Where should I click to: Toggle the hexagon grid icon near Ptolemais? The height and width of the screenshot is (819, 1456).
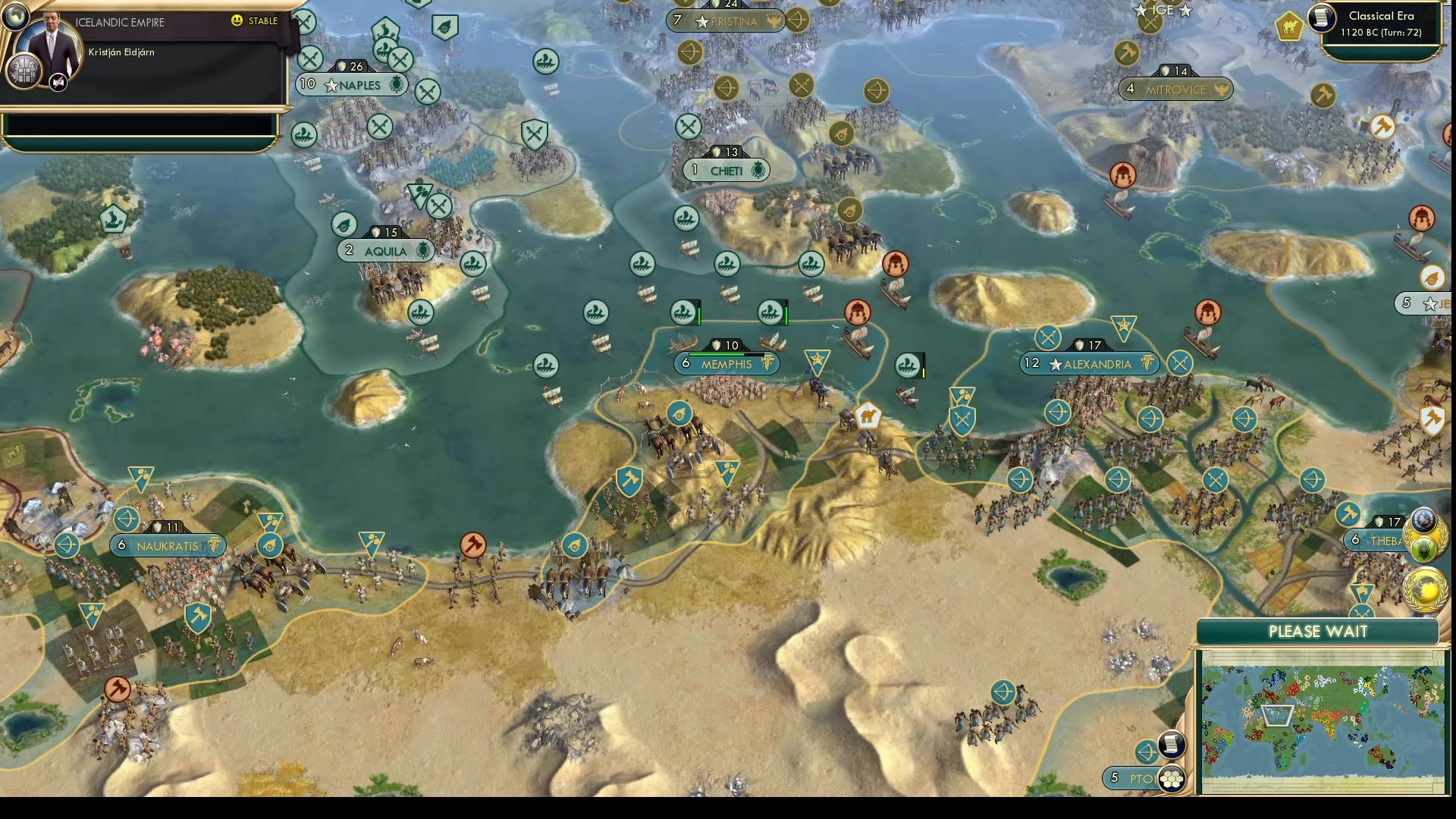pyautogui.click(x=1172, y=778)
